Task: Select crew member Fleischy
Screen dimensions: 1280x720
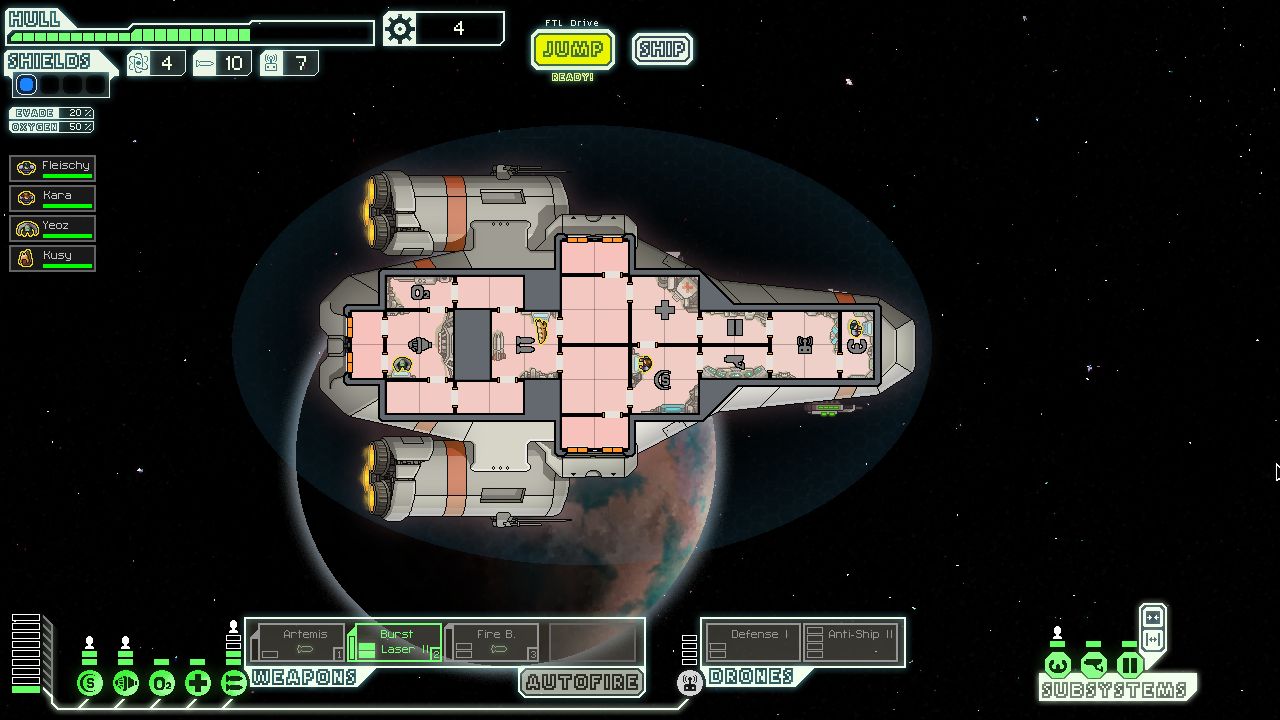Action: pos(53,167)
